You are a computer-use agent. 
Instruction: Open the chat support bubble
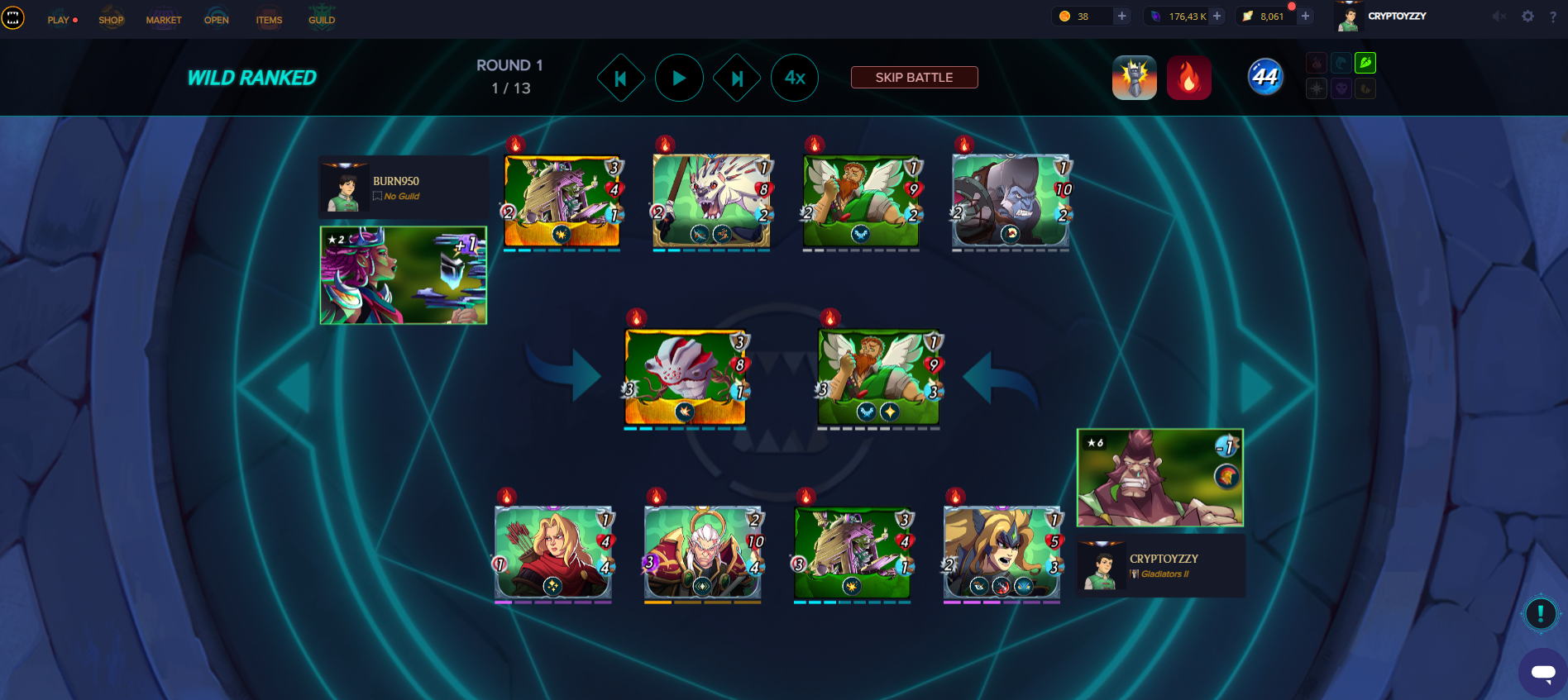coord(1542,672)
